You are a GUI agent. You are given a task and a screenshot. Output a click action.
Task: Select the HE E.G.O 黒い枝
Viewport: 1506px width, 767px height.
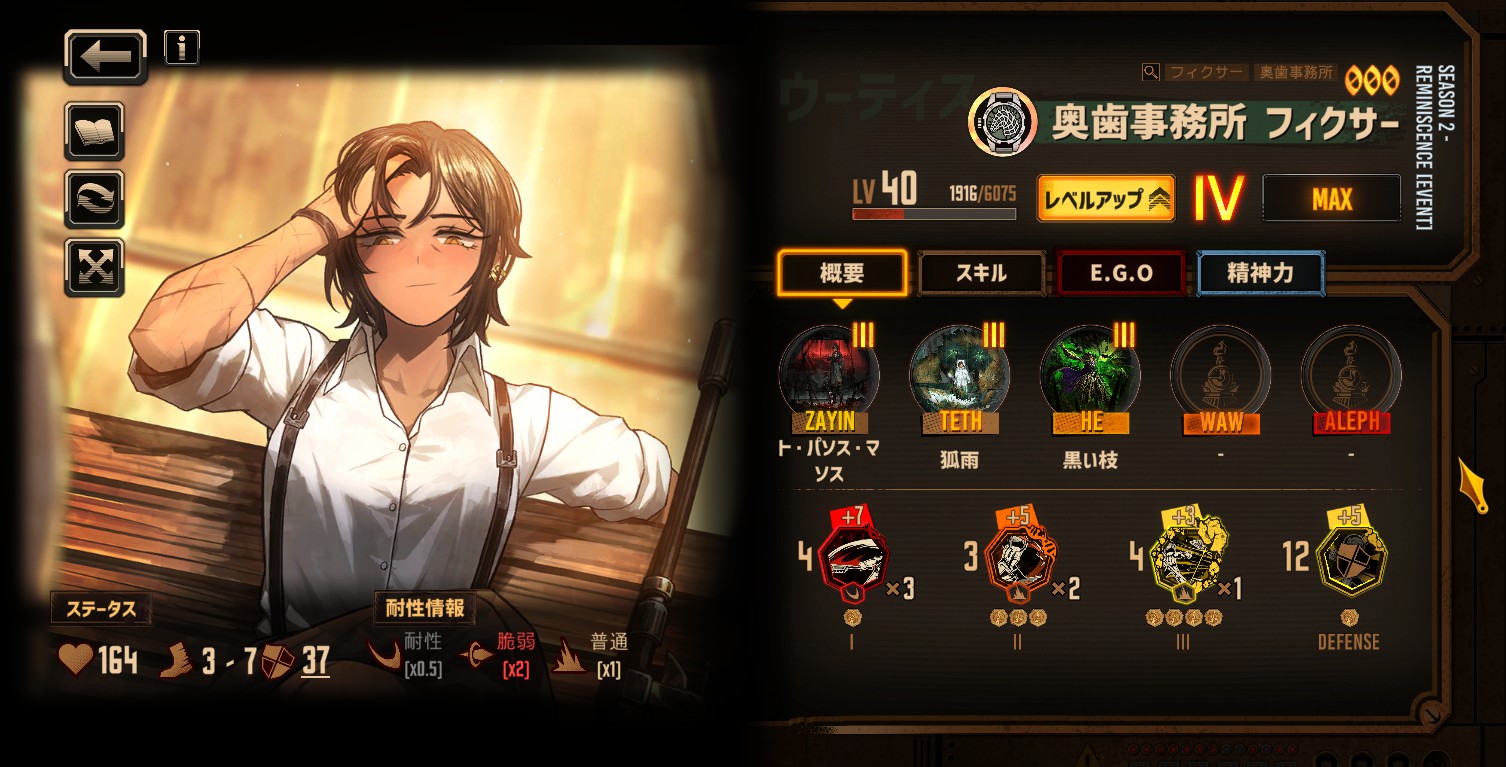1090,376
